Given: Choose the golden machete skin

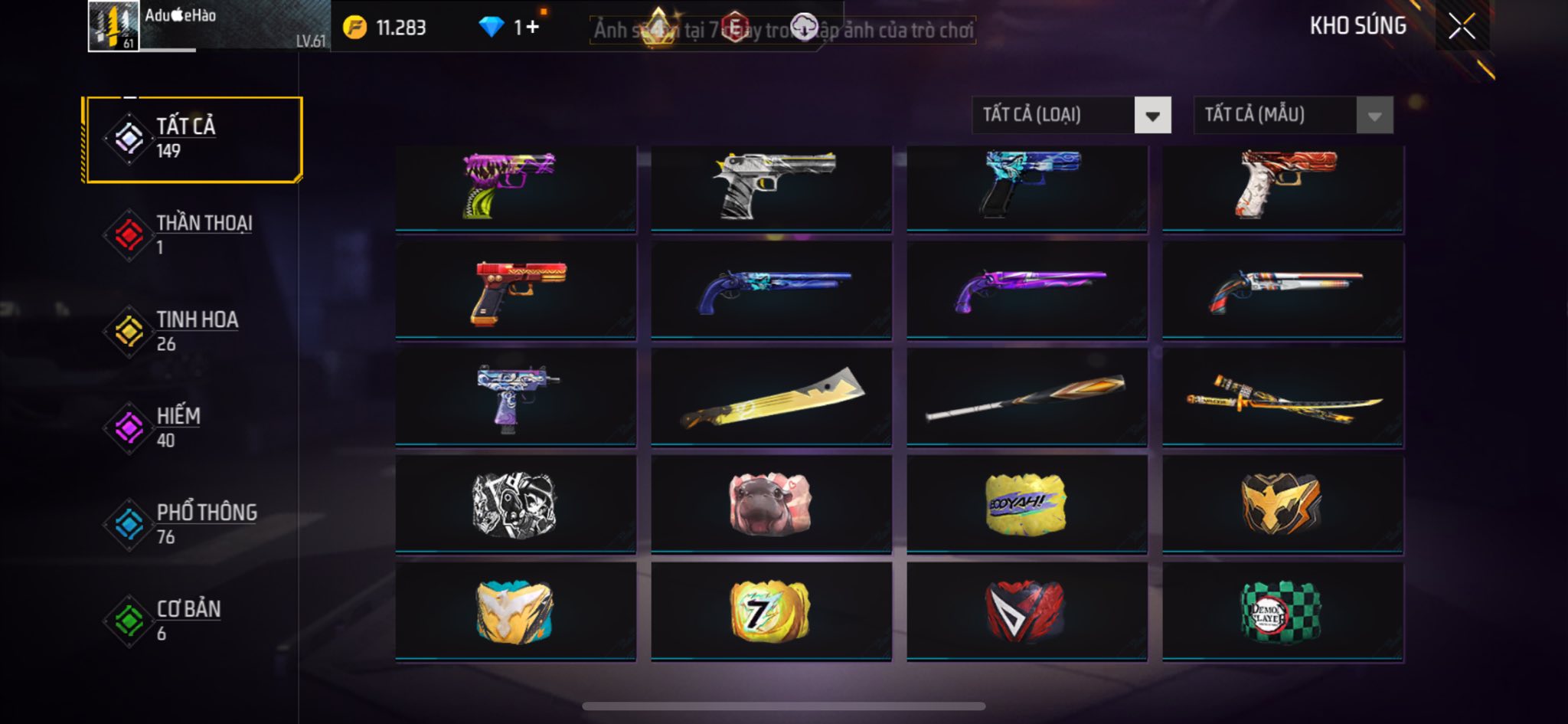Looking at the screenshot, I should tap(771, 398).
